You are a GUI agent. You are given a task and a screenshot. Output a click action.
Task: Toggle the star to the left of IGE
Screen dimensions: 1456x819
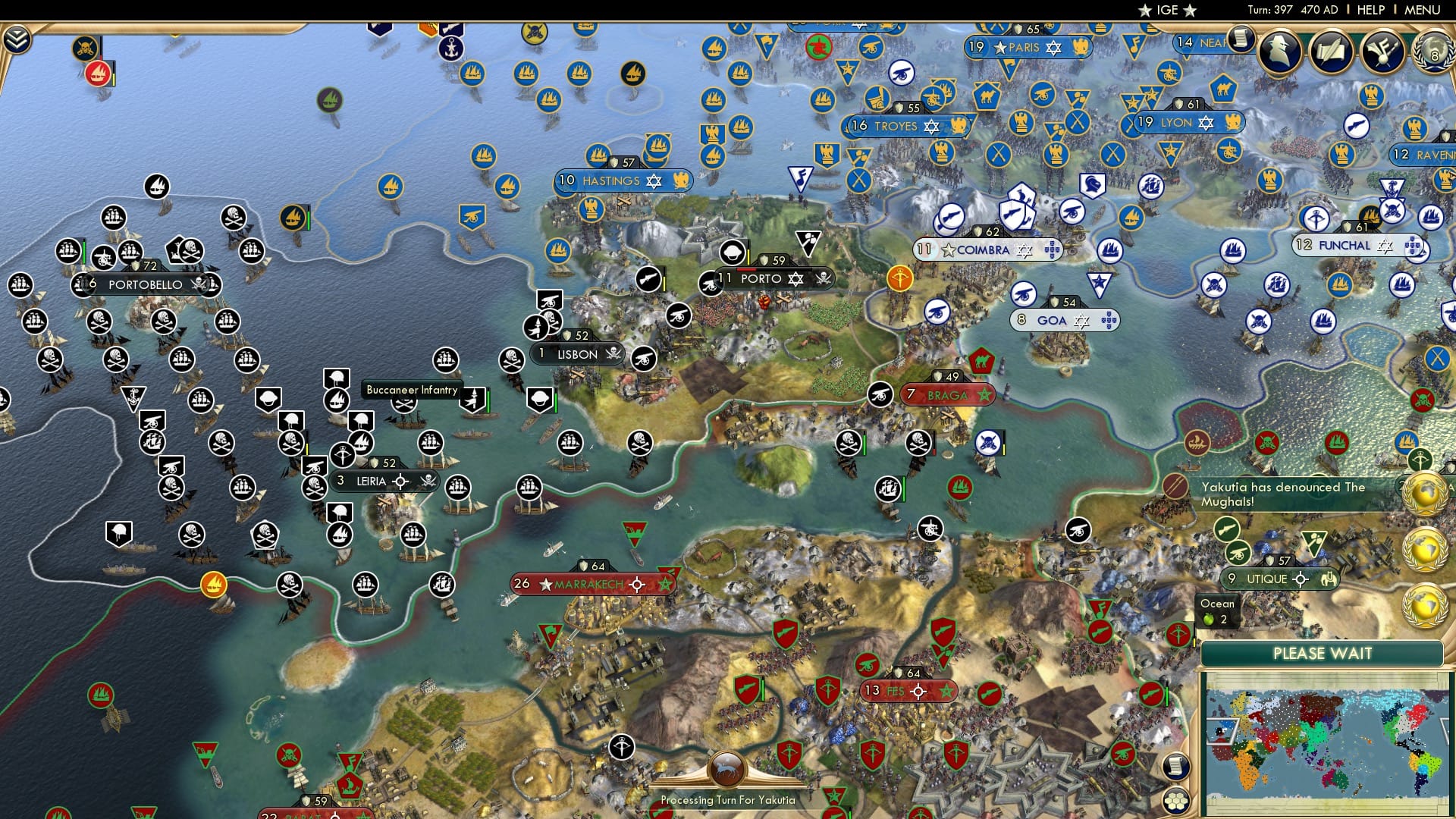coord(1144,10)
